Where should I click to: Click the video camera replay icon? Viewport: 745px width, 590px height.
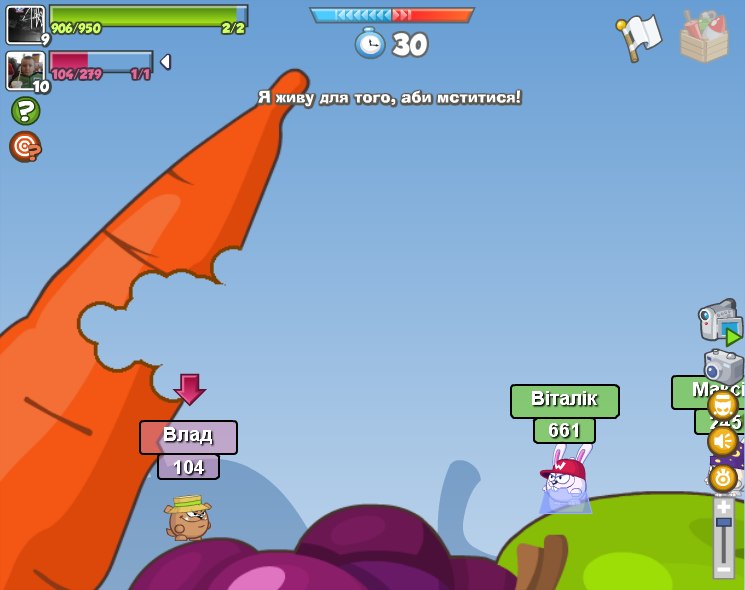click(719, 322)
